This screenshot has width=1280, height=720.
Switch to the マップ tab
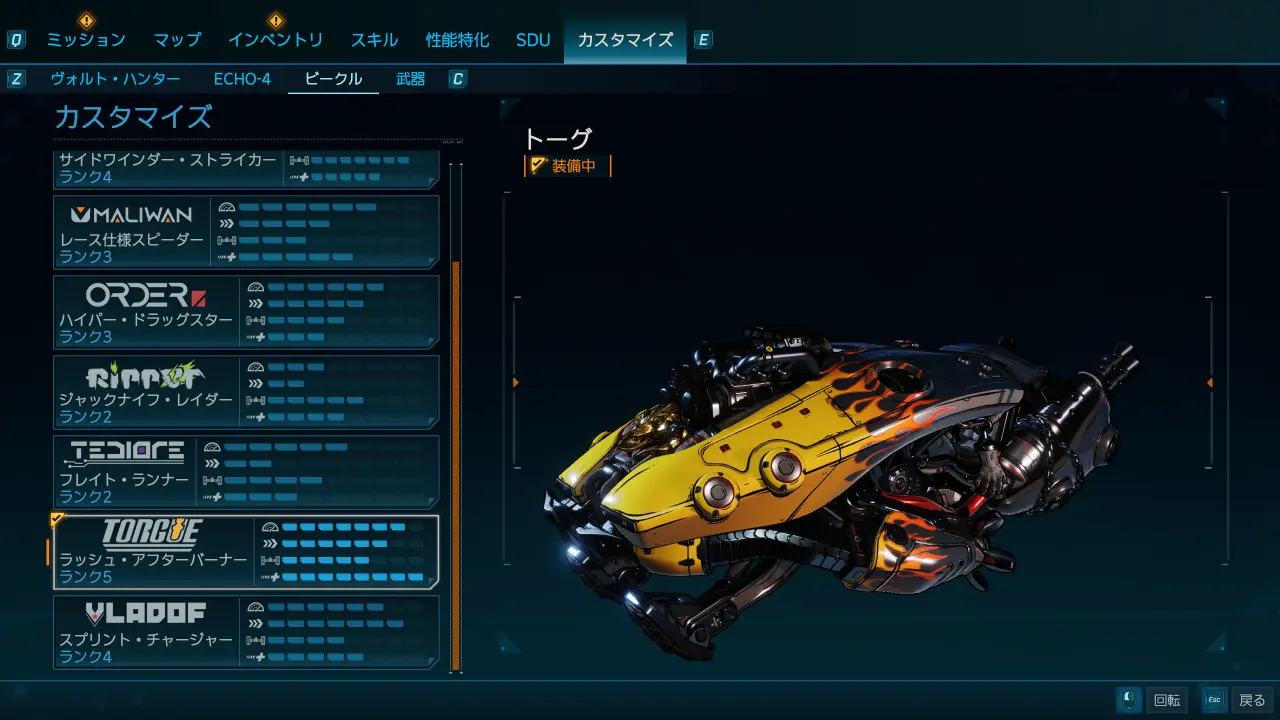tap(177, 40)
